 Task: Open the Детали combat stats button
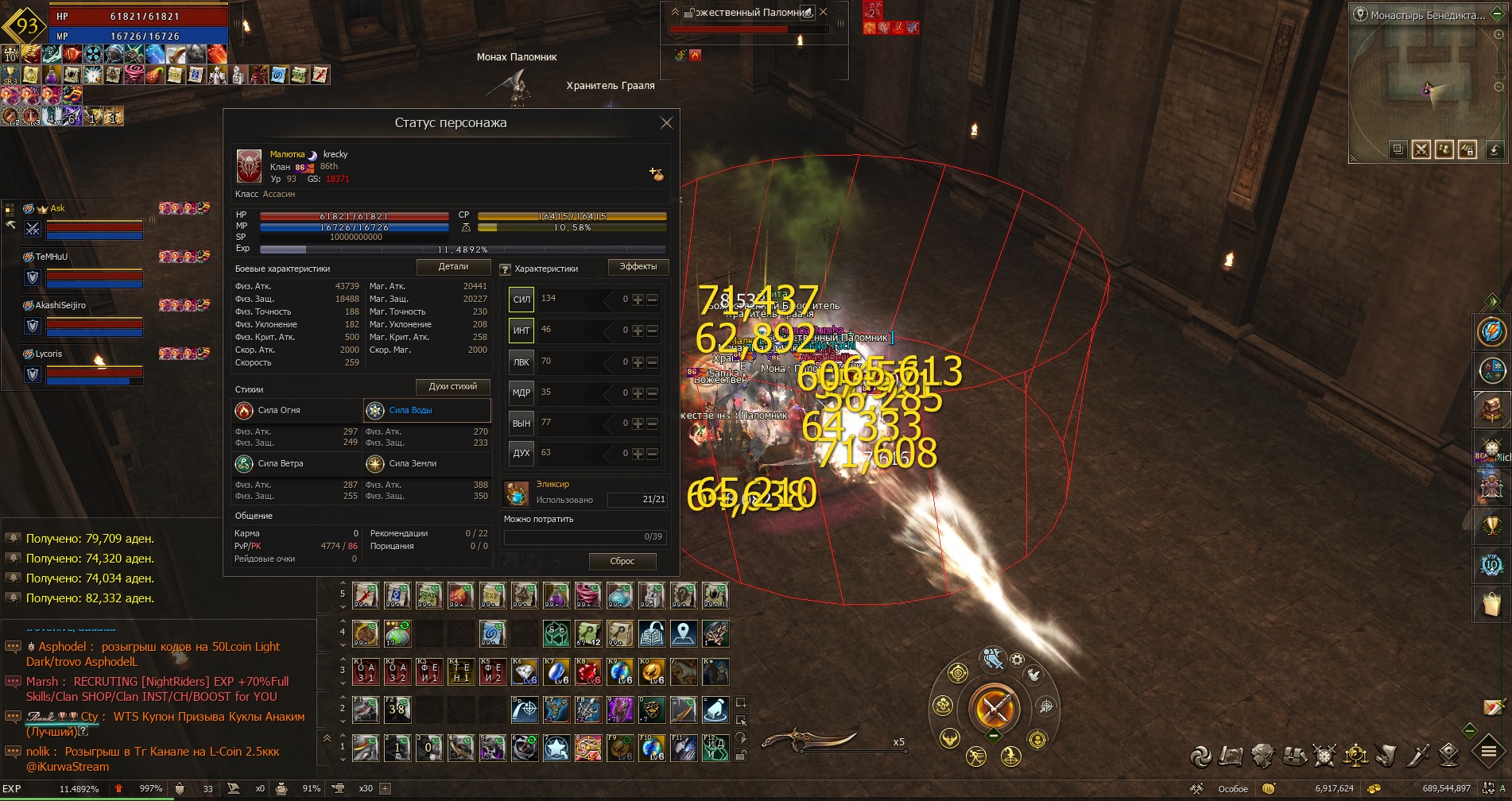(x=453, y=267)
